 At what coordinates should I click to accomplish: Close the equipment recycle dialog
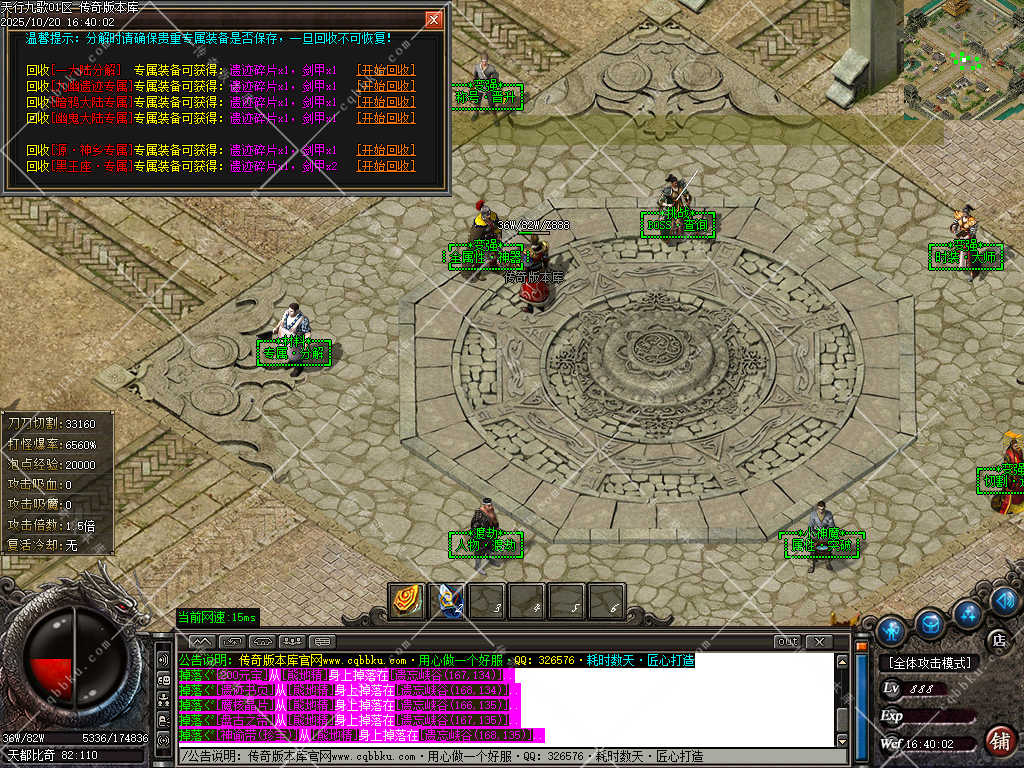pyautogui.click(x=433, y=19)
